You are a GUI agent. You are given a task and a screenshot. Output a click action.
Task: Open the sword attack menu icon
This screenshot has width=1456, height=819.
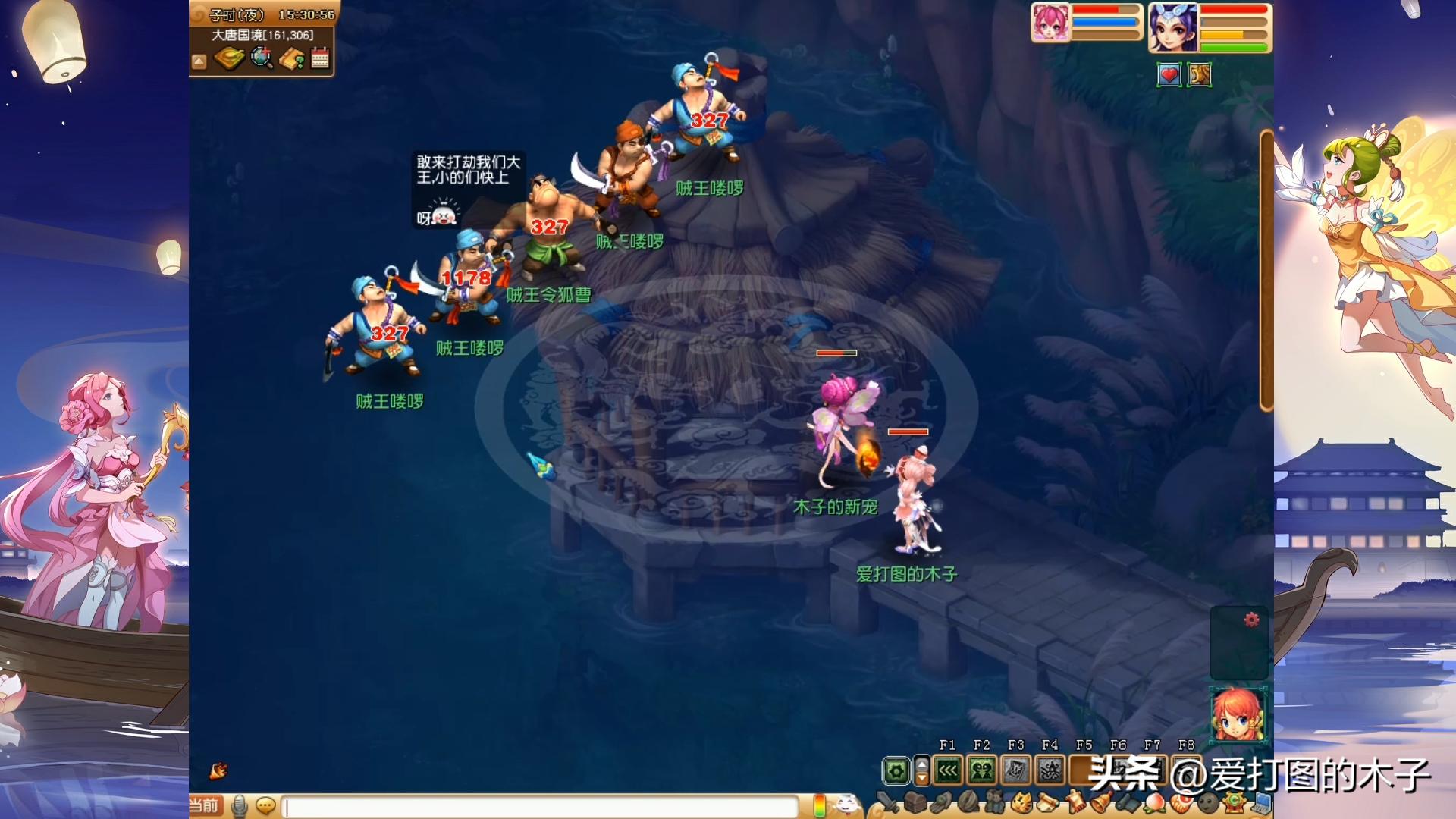pos(886,802)
